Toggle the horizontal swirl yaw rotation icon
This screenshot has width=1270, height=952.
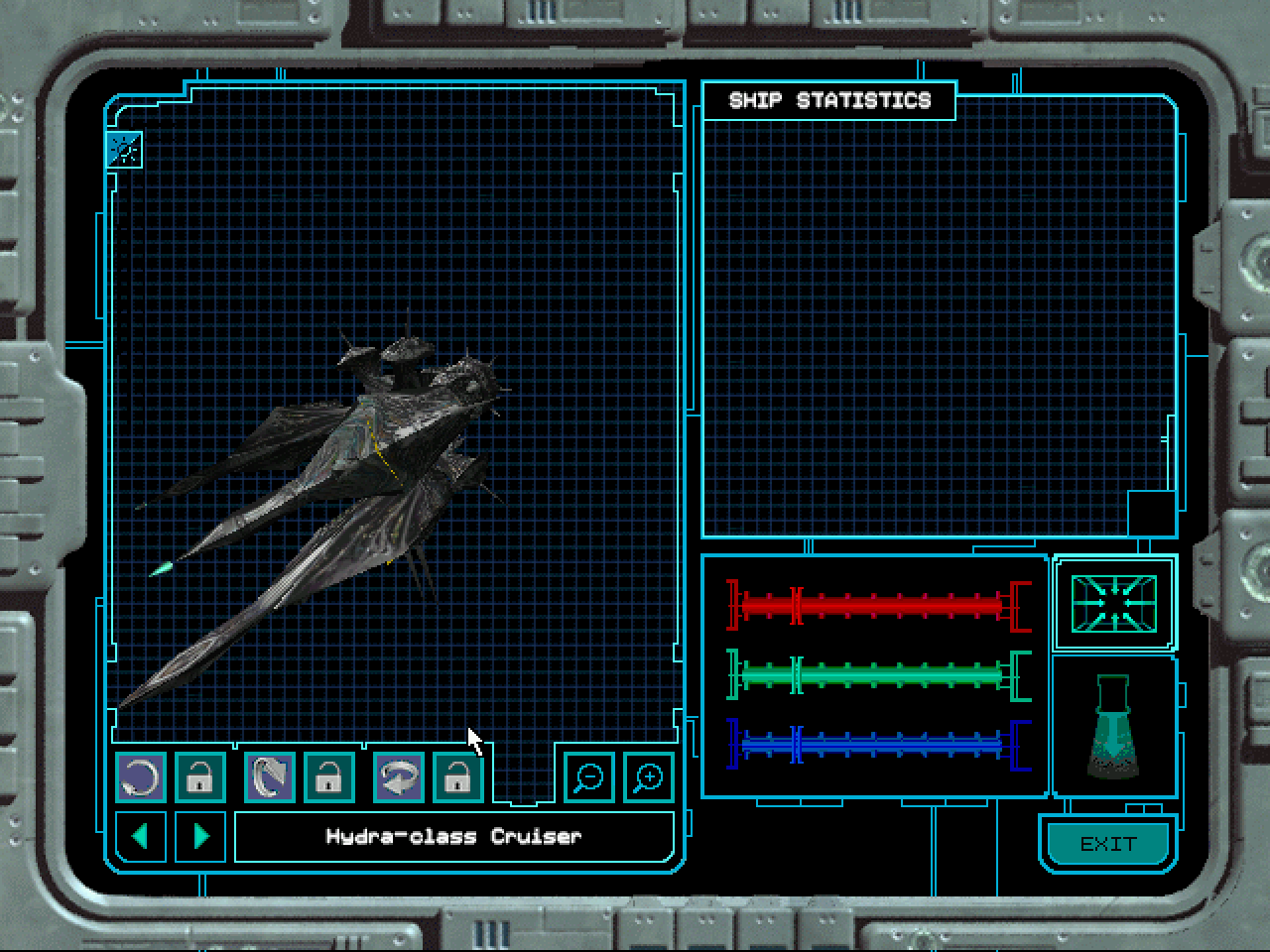pyautogui.click(x=399, y=777)
